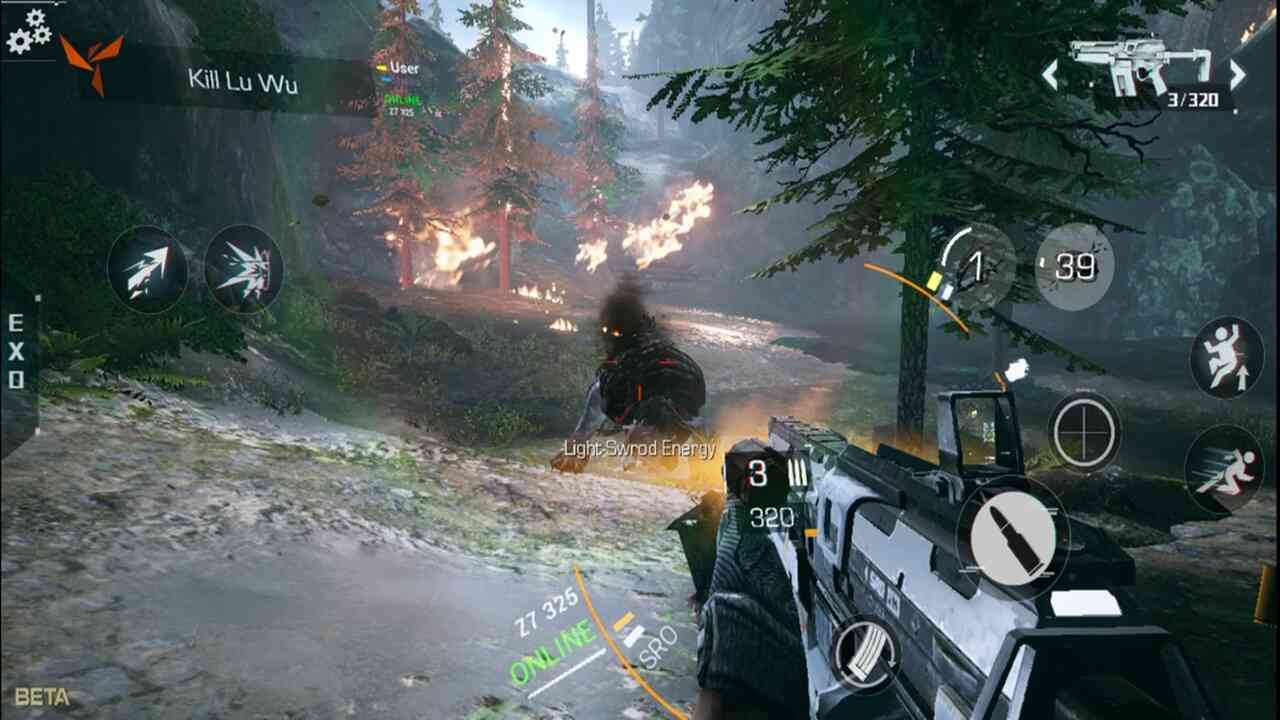The width and height of the screenshot is (1280, 720).
Task: Tap the round button showing 39
Action: pyautogui.click(x=1073, y=266)
